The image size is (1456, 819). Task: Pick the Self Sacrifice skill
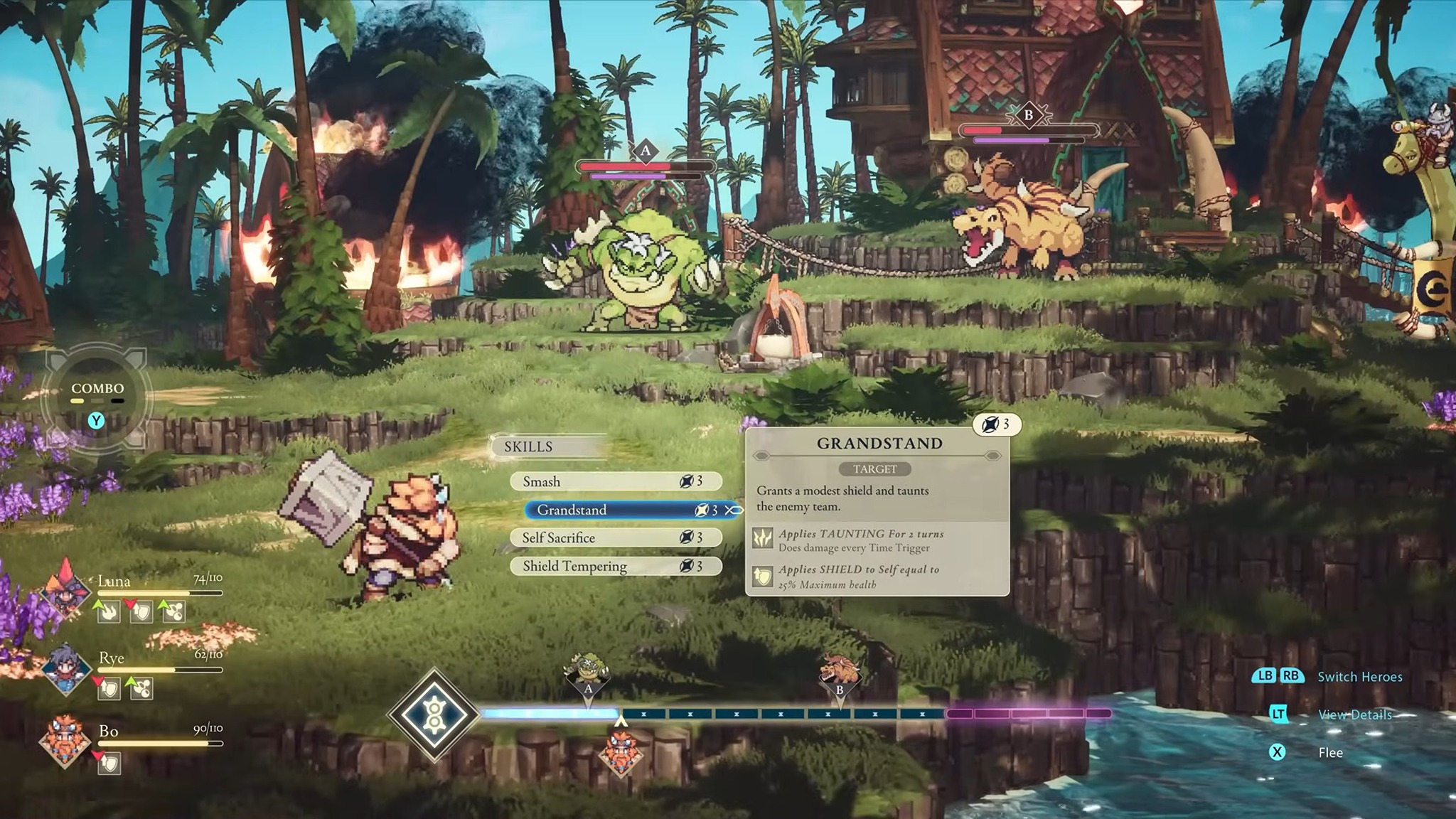615,537
